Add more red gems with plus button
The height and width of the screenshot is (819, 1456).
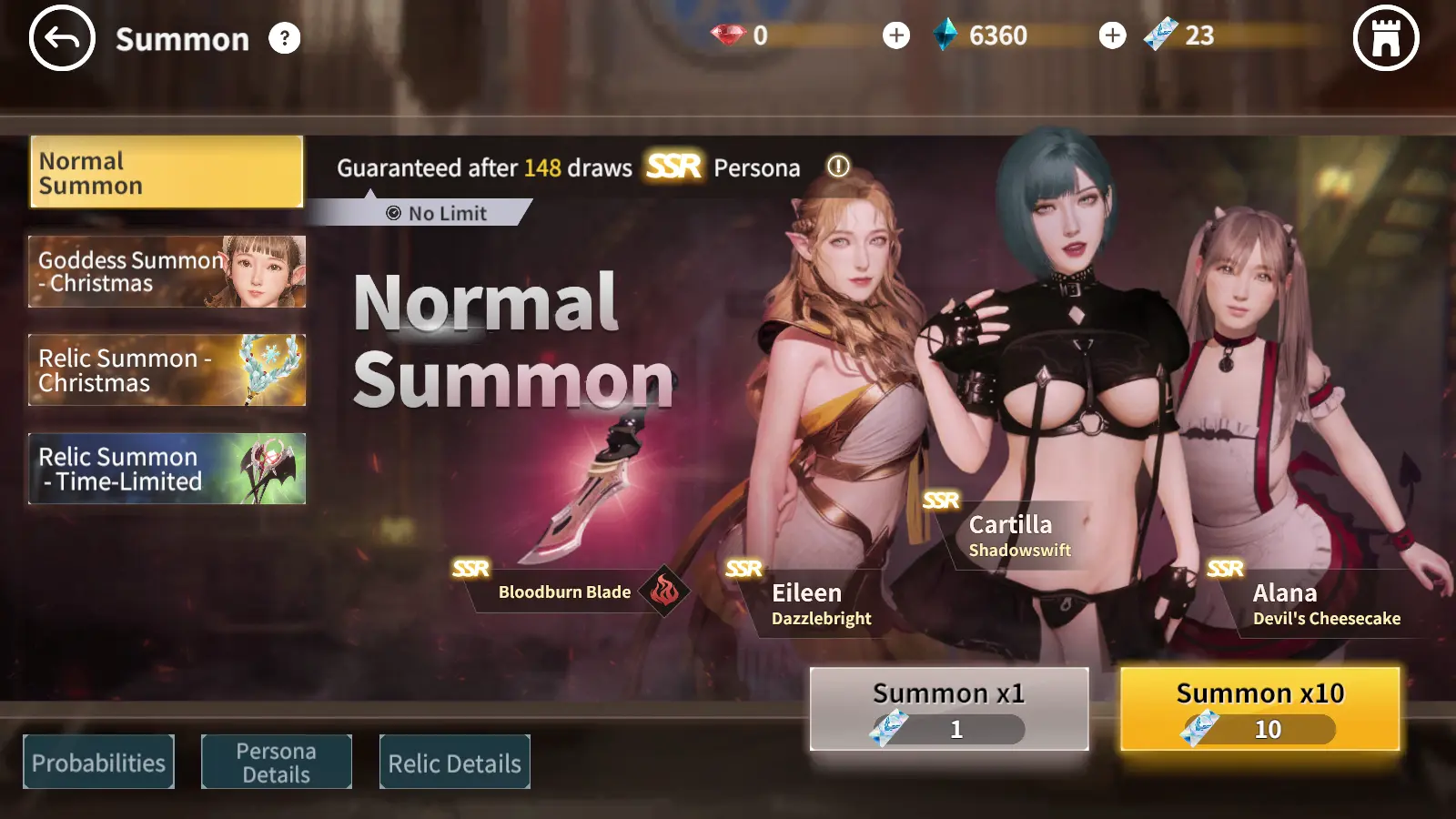[895, 35]
